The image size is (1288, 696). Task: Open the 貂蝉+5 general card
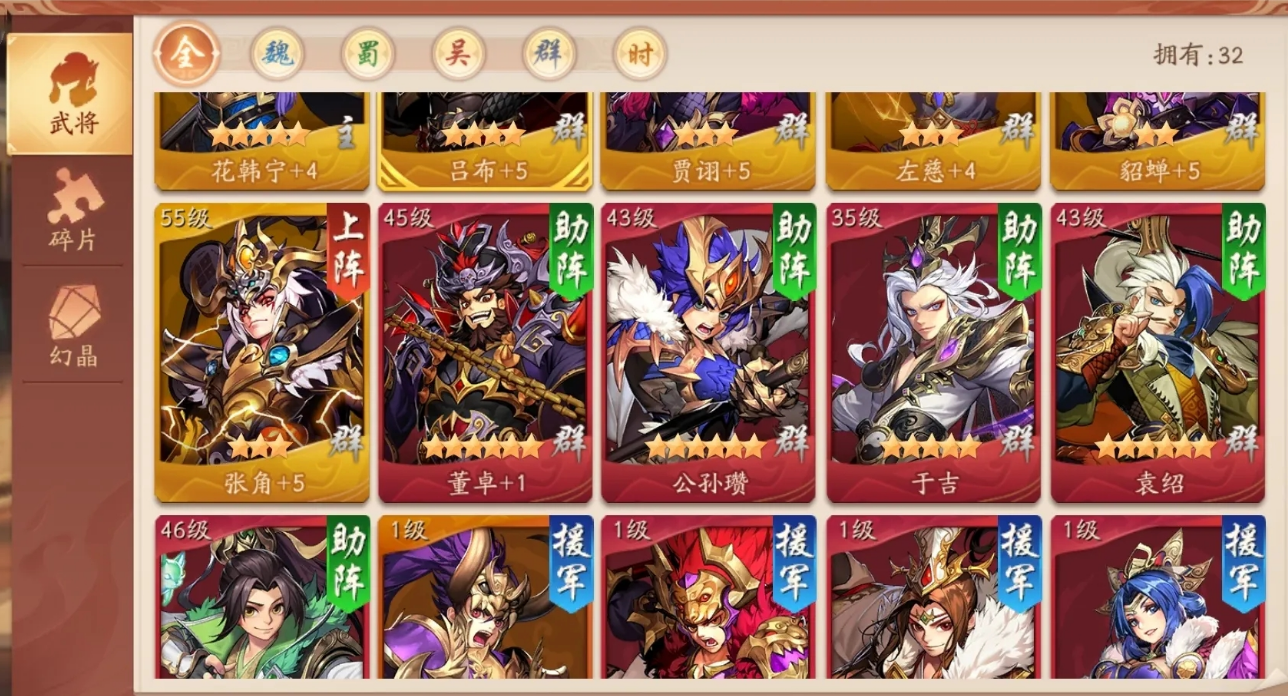point(1156,140)
